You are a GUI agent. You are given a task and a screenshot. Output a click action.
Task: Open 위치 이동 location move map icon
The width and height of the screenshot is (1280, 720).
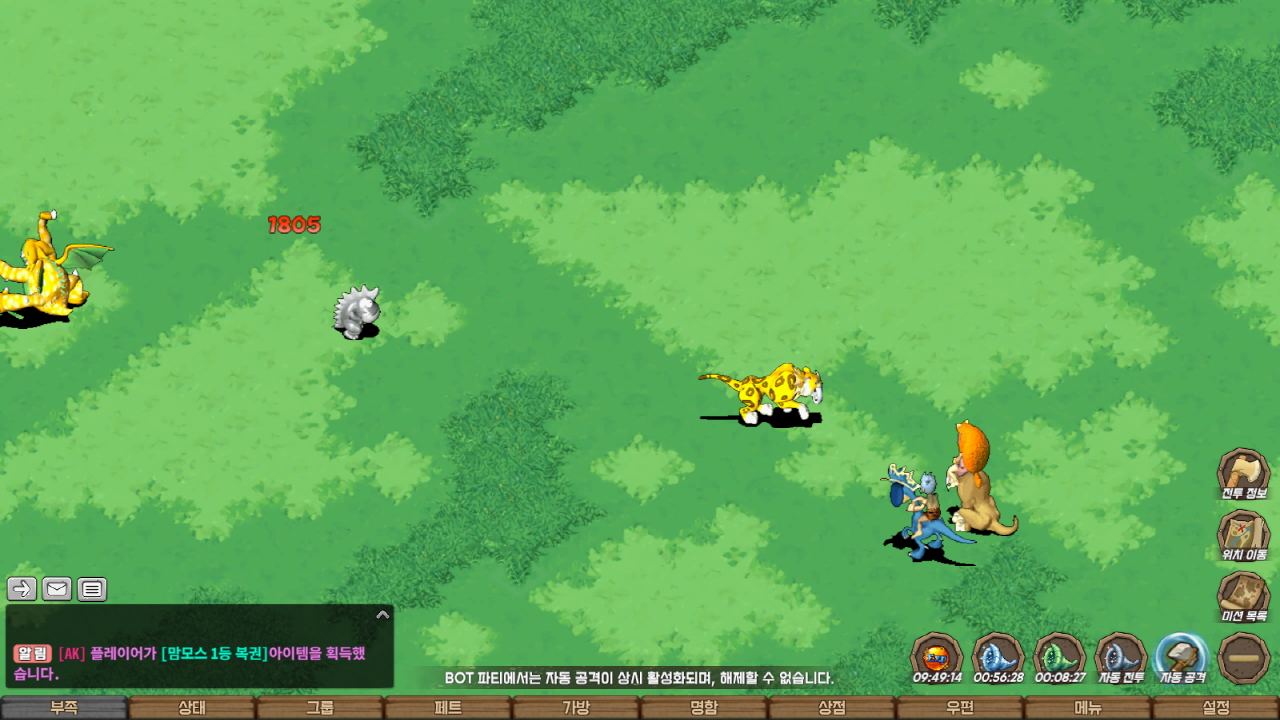click(1243, 533)
